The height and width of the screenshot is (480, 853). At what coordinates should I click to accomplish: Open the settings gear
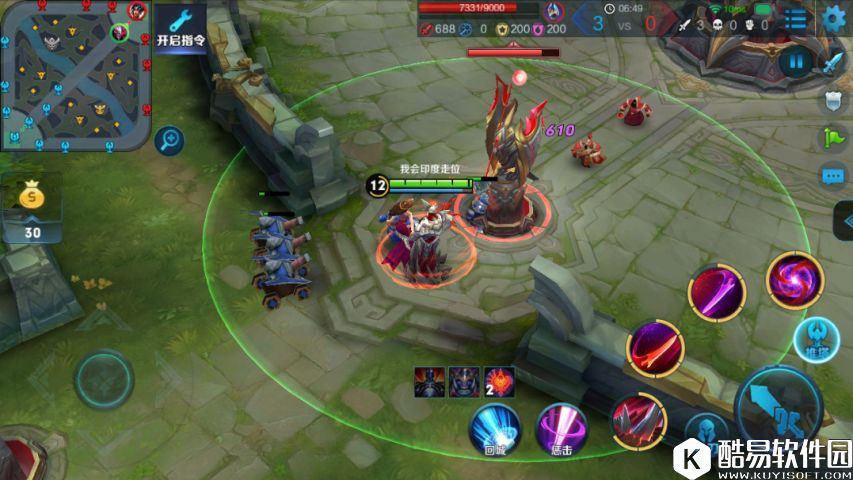833,18
